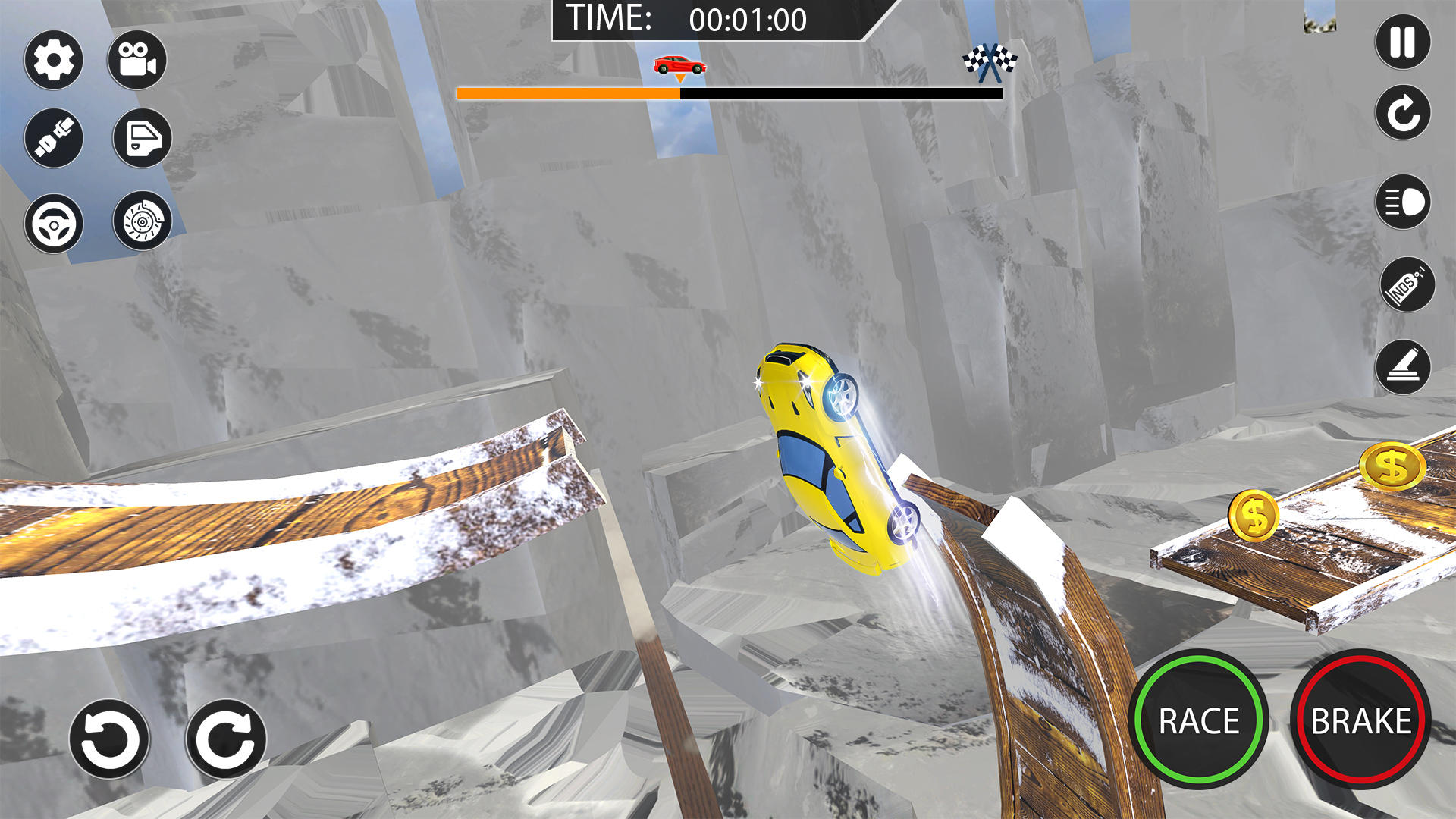Click the car door icon
Screen dimensions: 1456x819
[x=139, y=139]
